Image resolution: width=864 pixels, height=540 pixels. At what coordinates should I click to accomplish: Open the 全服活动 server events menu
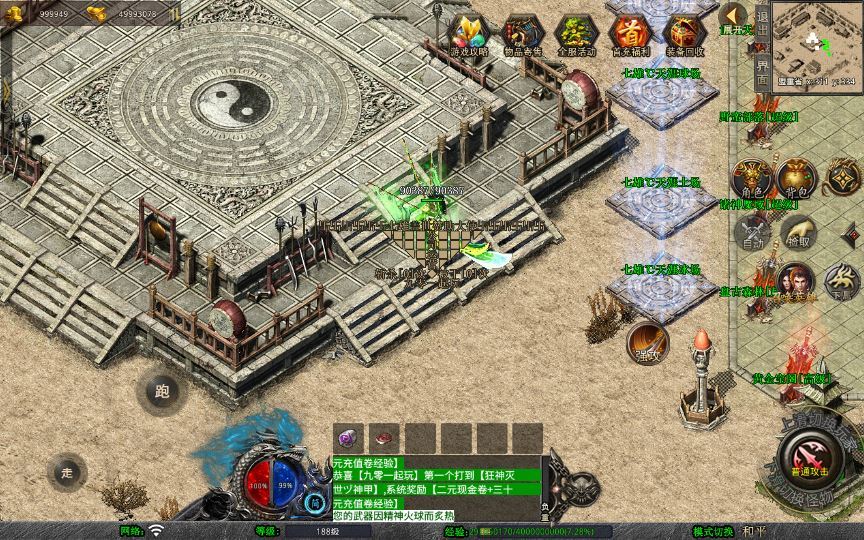(x=576, y=34)
